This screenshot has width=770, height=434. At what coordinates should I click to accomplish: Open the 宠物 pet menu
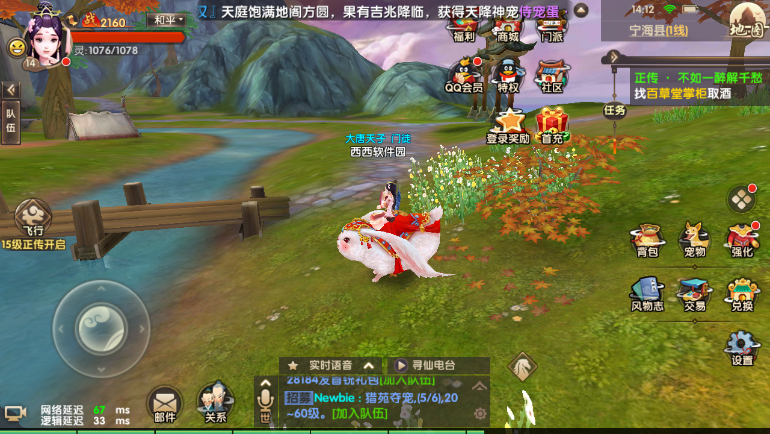pos(694,239)
